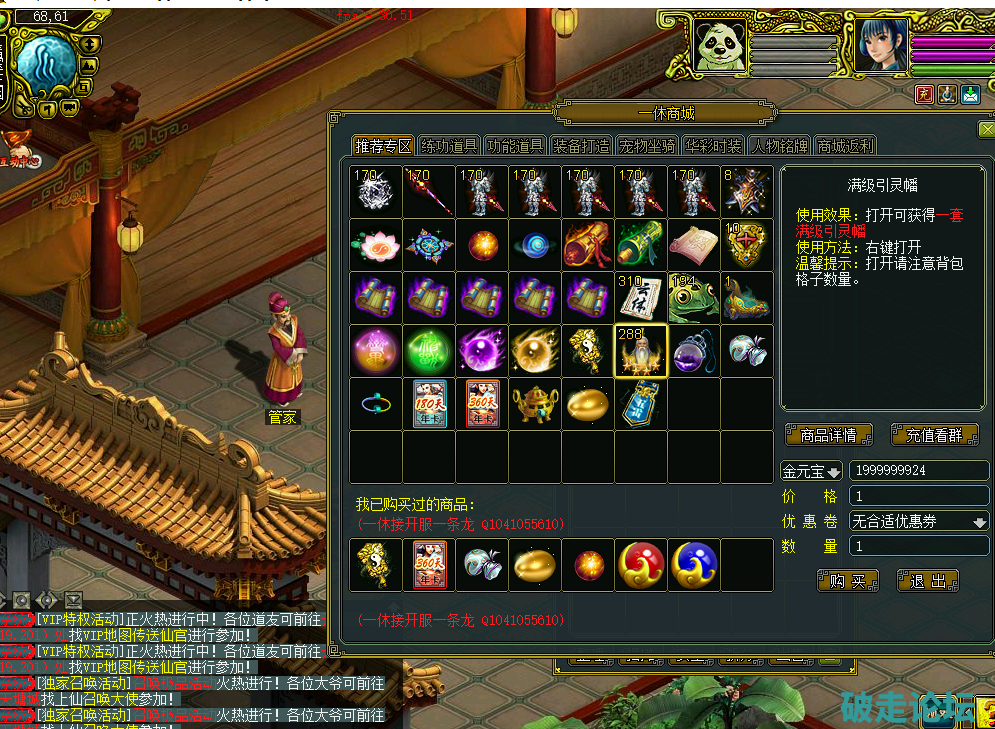Close the 一休商城 shop window
The image size is (995, 729).
click(986, 129)
